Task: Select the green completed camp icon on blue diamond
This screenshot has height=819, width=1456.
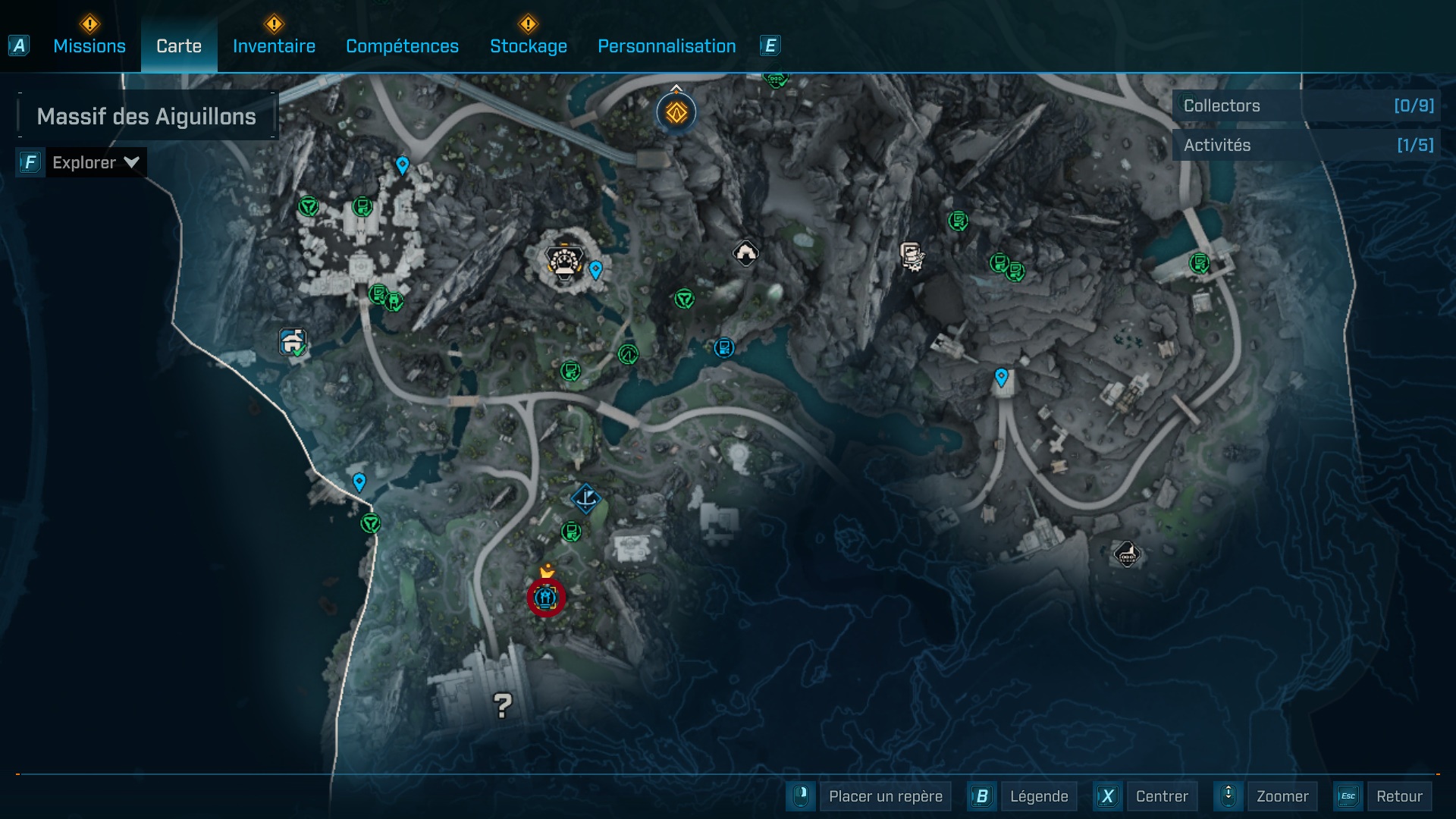Action: point(293,343)
